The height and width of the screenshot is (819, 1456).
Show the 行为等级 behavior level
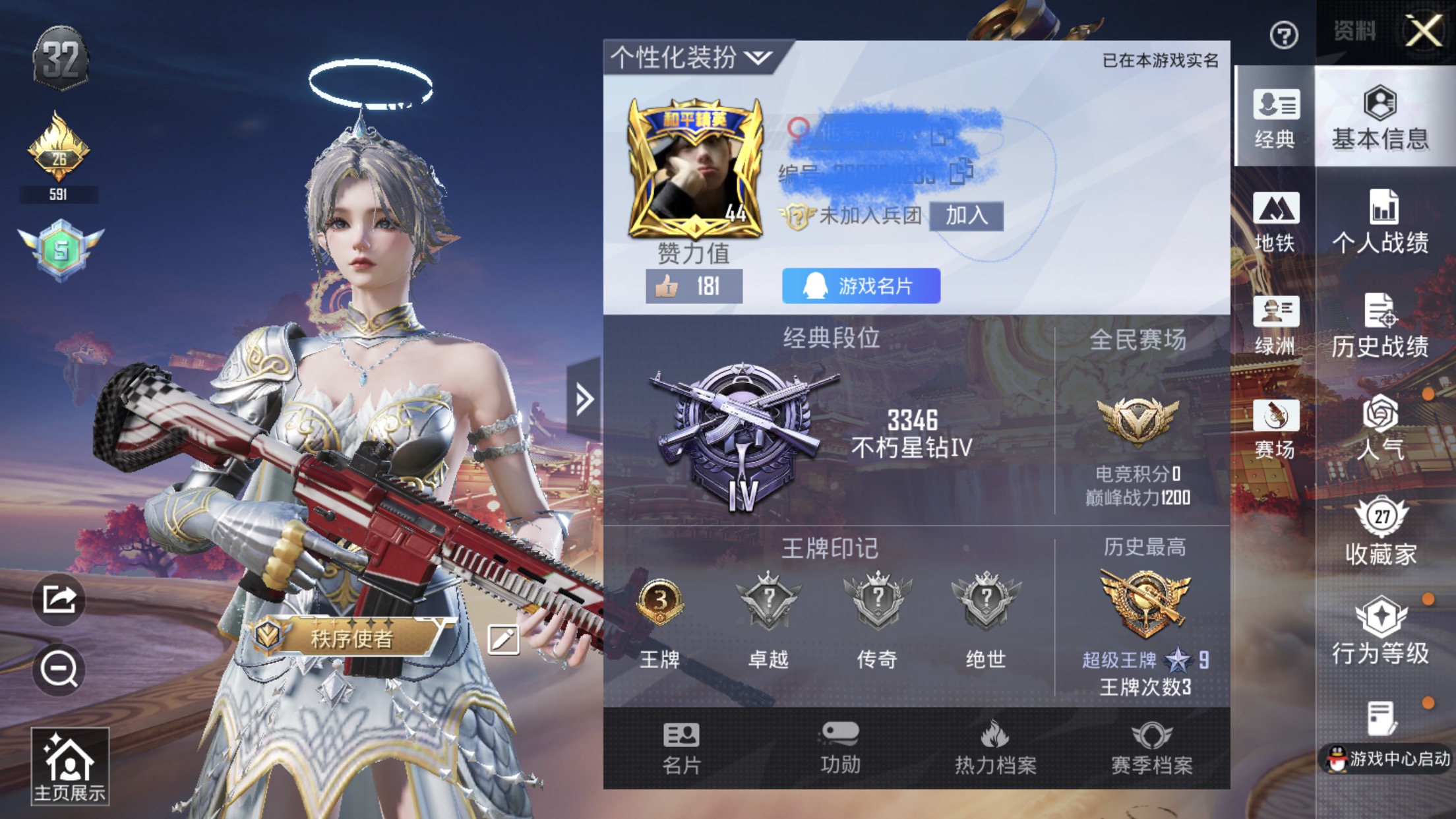click(x=1380, y=632)
